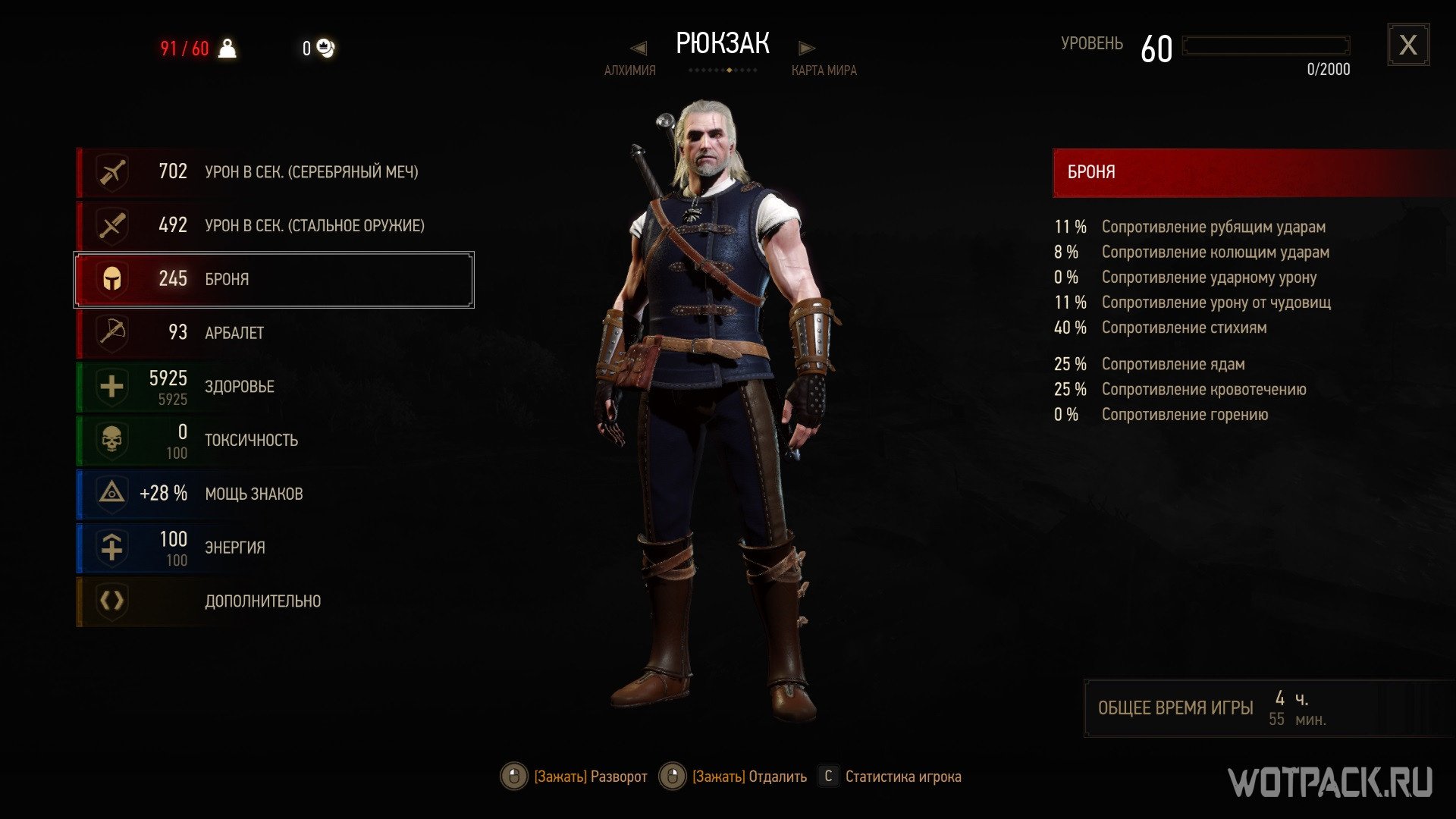Show the Здоровье stat details
The image size is (1456, 819).
(273, 387)
